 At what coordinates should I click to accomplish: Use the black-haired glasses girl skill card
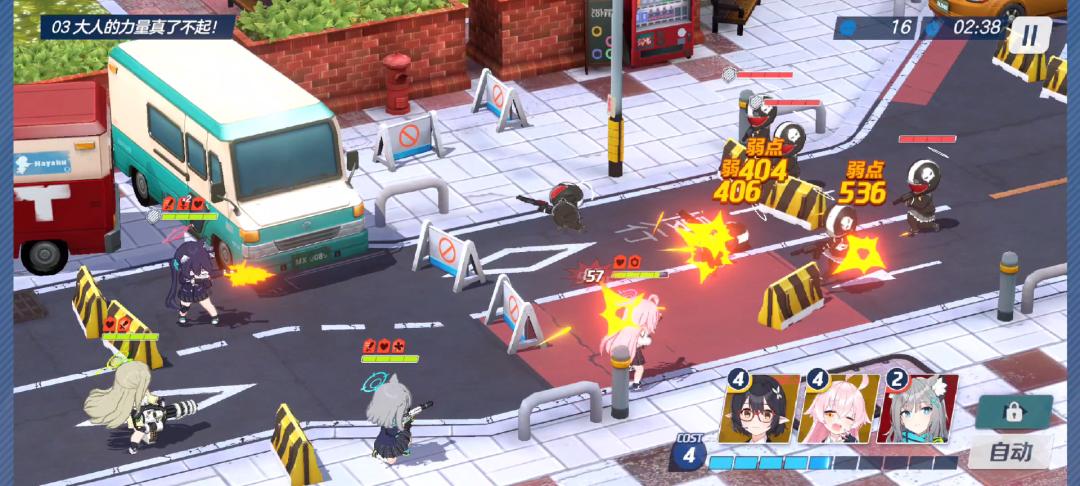[x=760, y=409]
